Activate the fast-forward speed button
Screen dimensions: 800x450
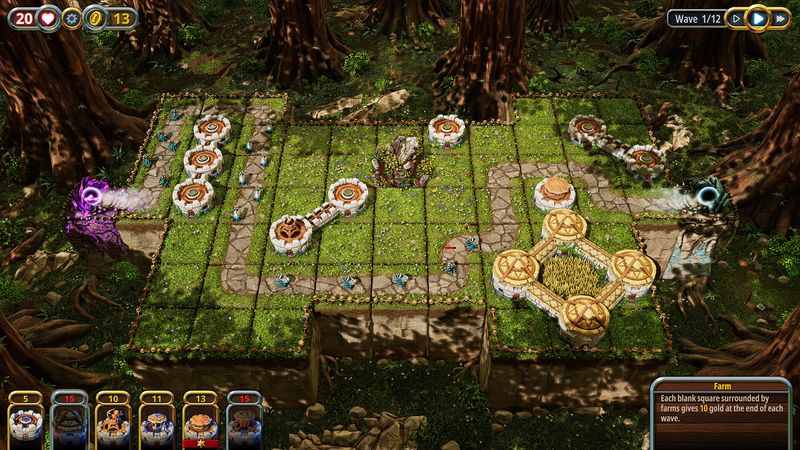[779, 18]
